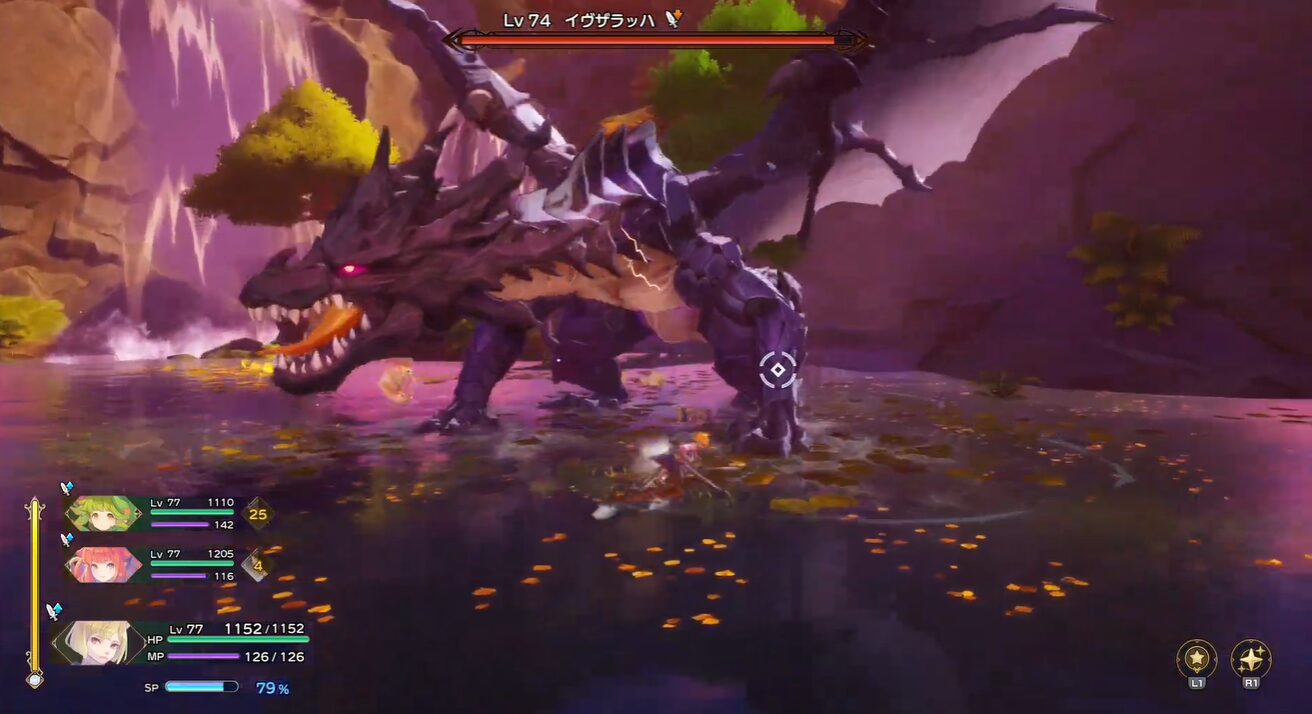This screenshot has width=1312, height=714.
Task: Activate the sparkle stars ring shortcut icon
Action: point(1251,658)
